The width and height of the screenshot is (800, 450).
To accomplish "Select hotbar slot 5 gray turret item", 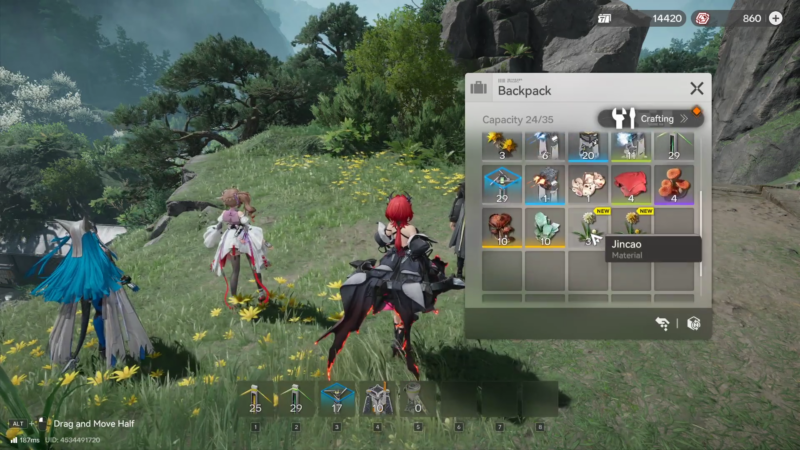I will [419, 399].
